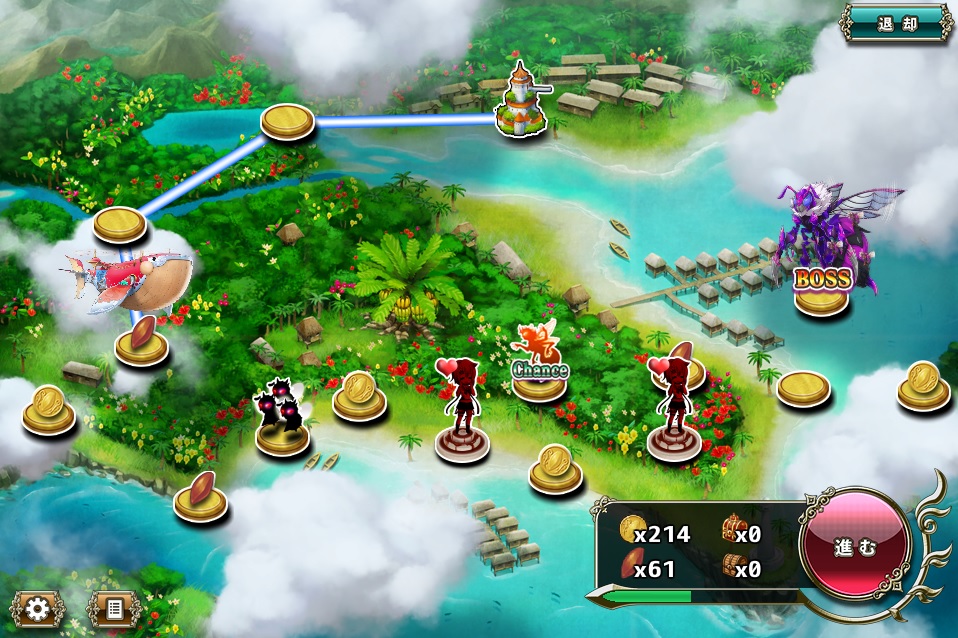Click the 退却 retreat button
The image size is (958, 638).
click(896, 23)
